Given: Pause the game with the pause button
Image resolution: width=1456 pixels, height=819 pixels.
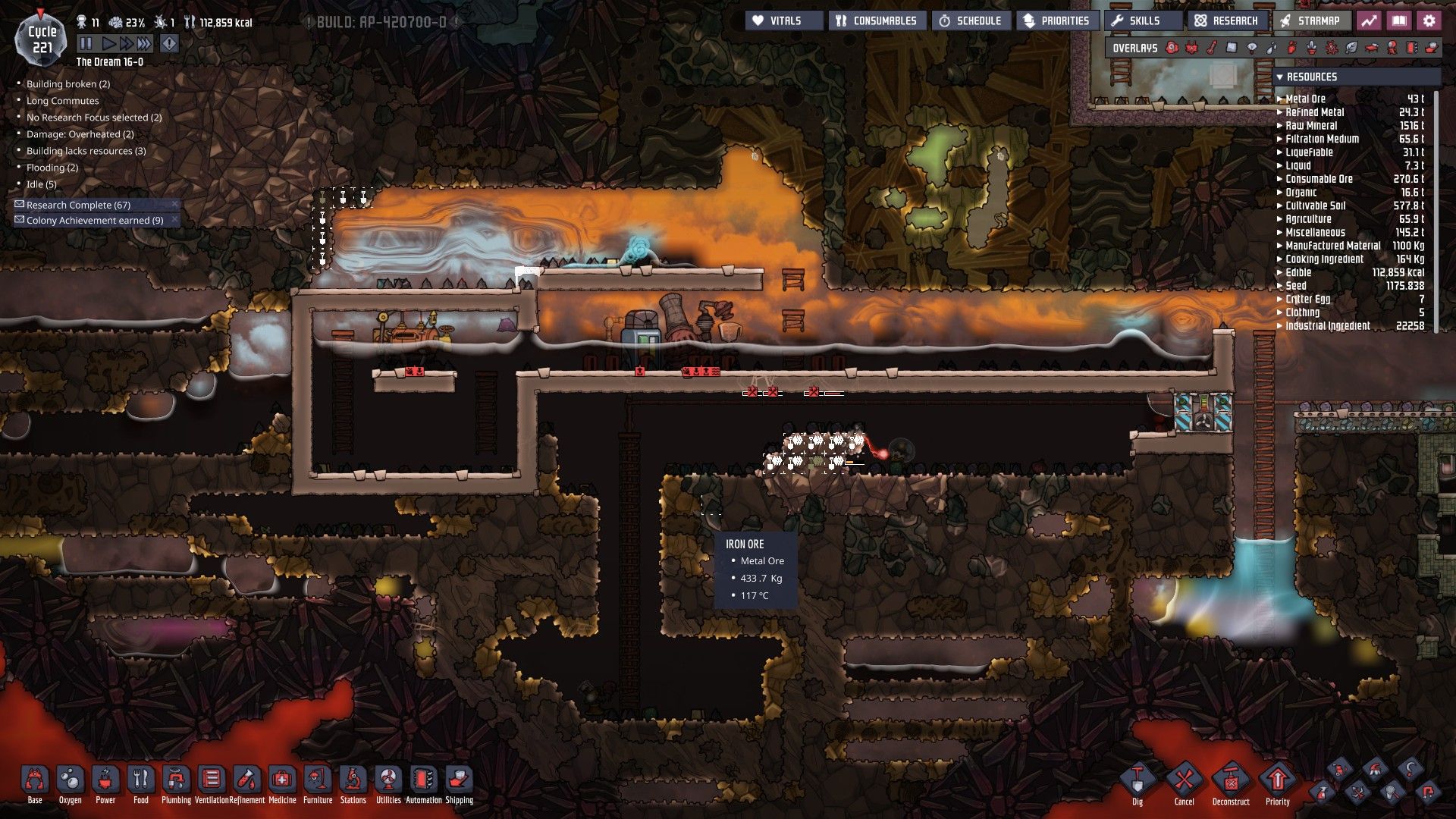Looking at the screenshot, I should [x=85, y=43].
